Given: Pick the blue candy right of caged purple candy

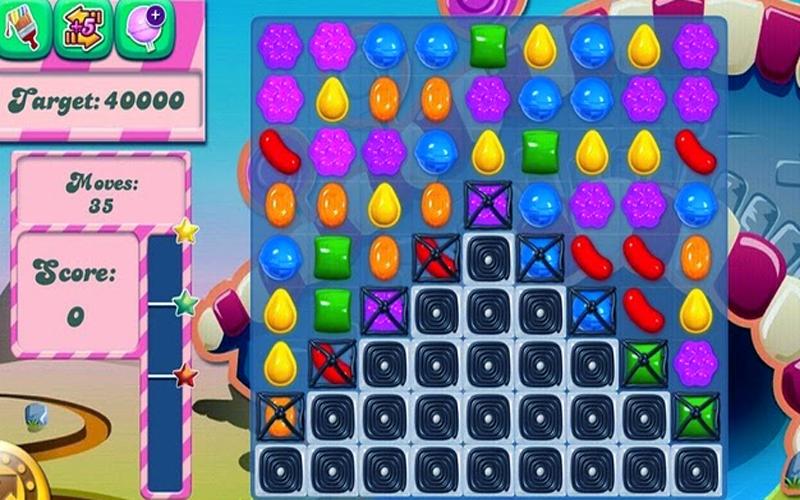Looking at the screenshot, I should pos(540,203).
